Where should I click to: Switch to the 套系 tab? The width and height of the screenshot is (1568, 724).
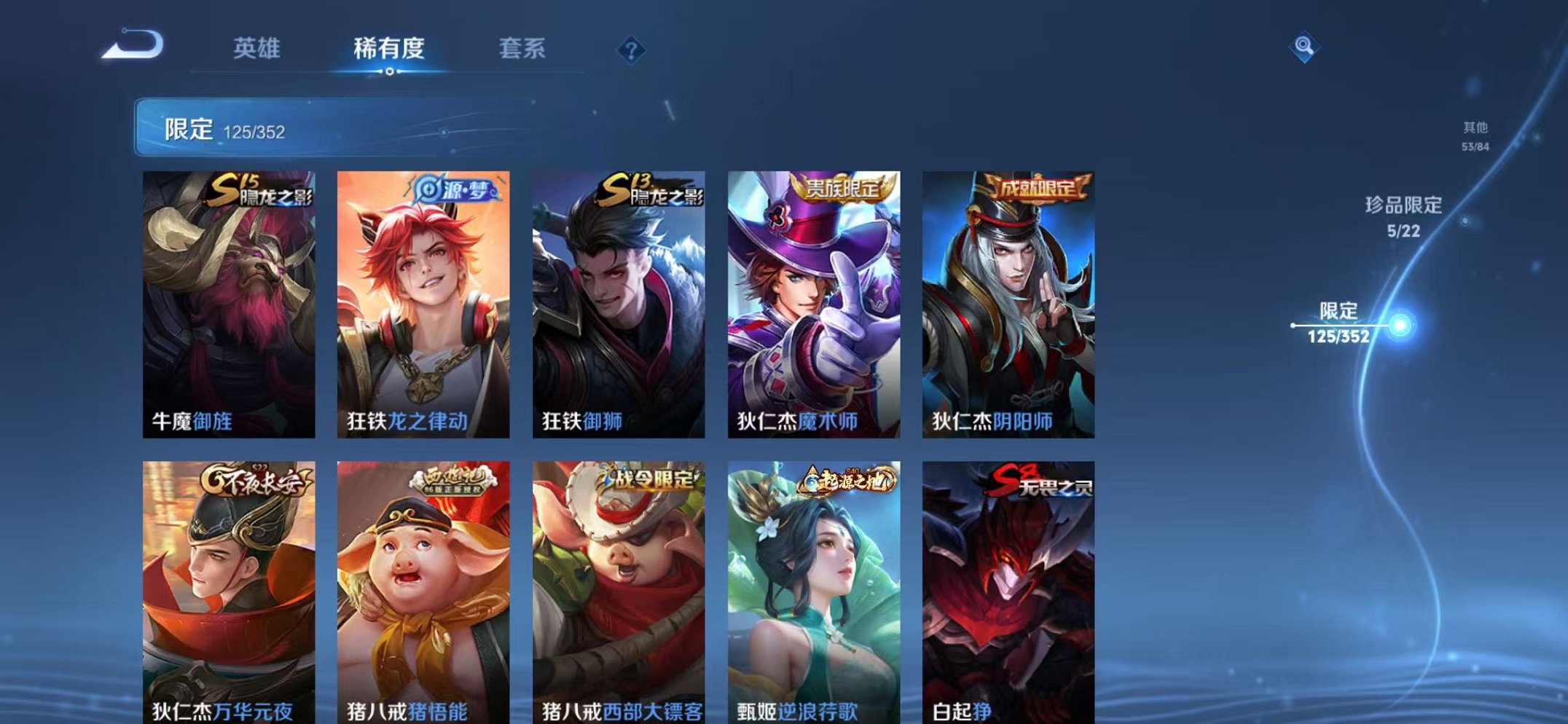point(522,49)
